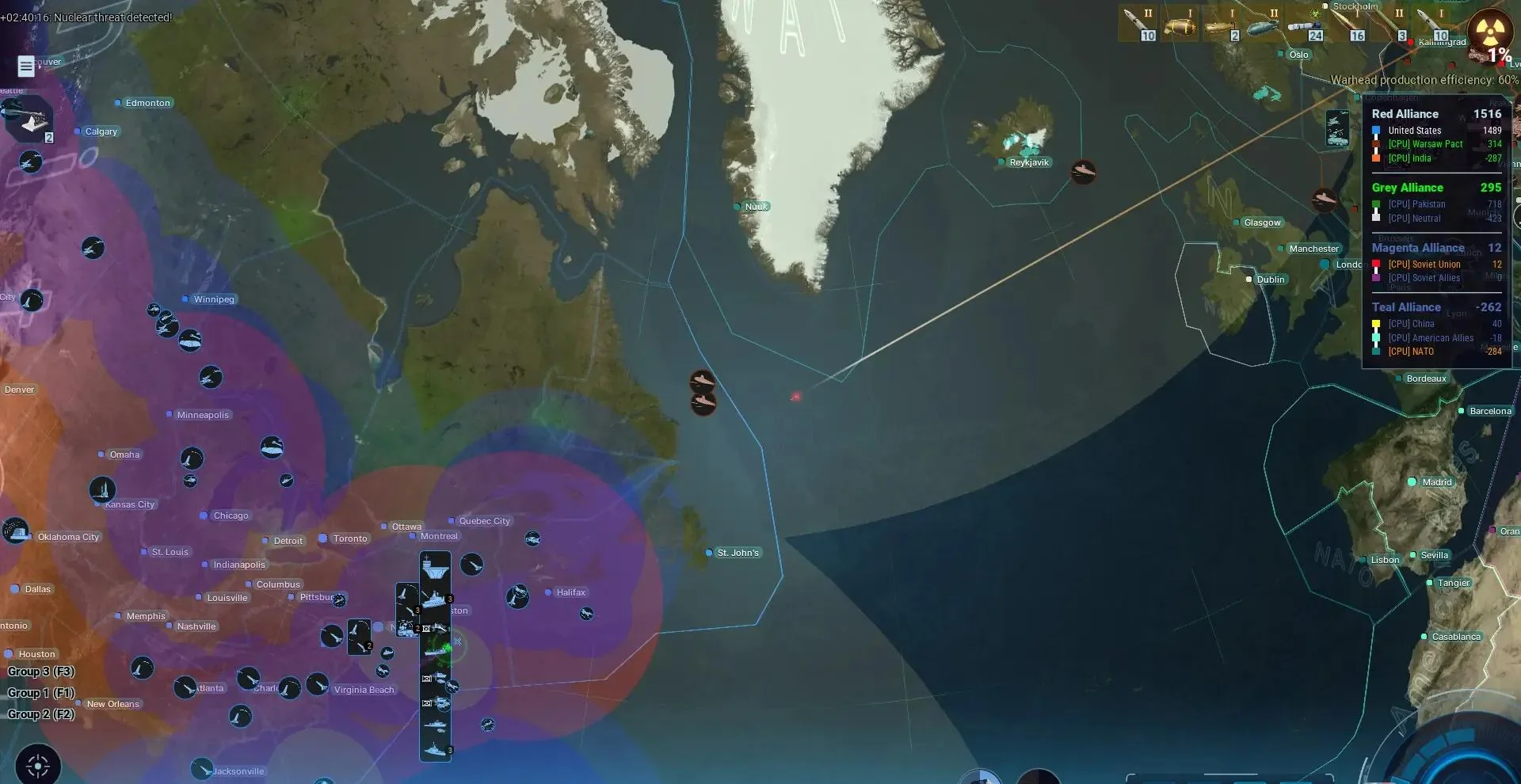Select the golden atomic bomb weapon icon
The height and width of the screenshot is (784, 1521).
coord(1180,24)
